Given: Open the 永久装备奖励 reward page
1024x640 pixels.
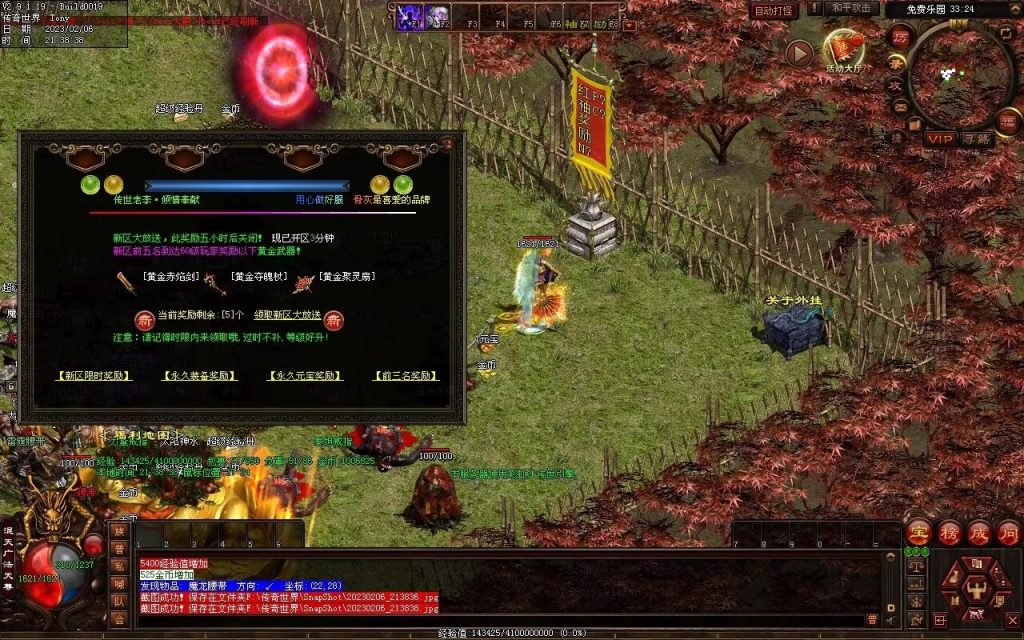Looking at the screenshot, I should [200, 376].
